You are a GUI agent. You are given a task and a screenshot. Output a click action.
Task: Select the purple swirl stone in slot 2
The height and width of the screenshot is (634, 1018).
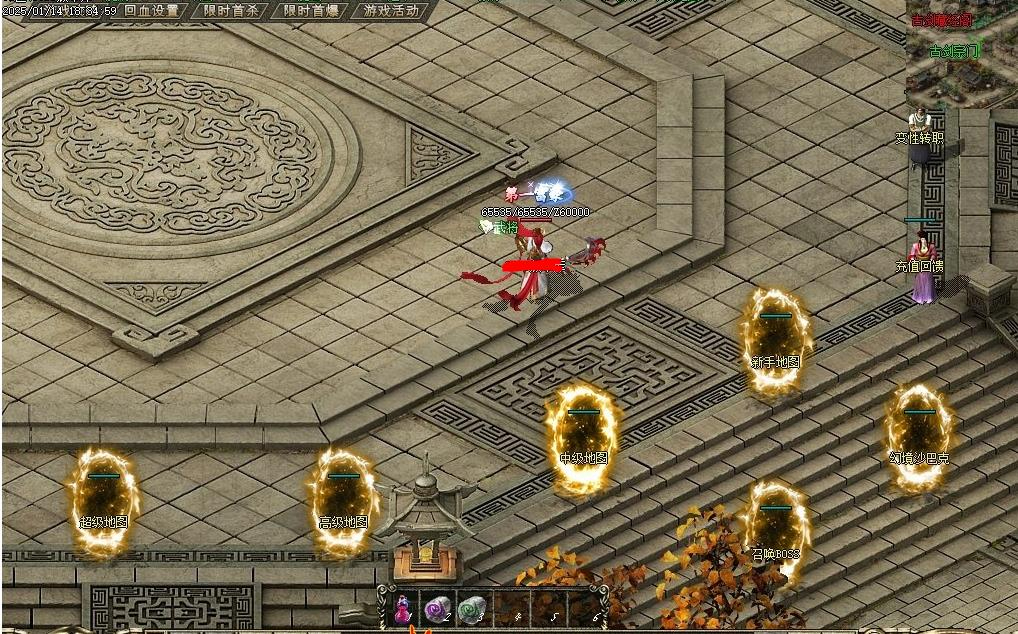click(436, 608)
